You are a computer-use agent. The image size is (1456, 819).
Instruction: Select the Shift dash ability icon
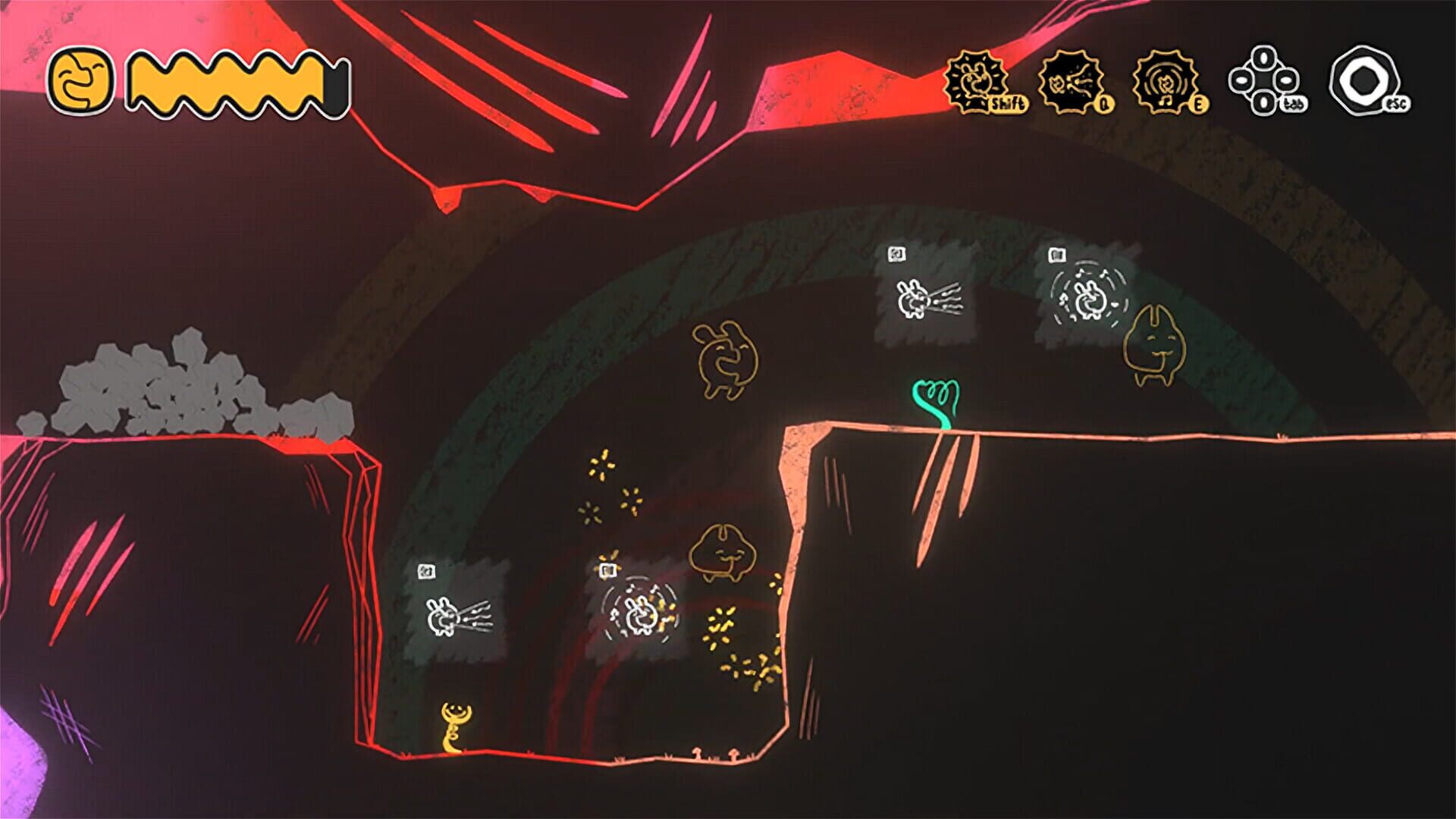click(x=978, y=80)
